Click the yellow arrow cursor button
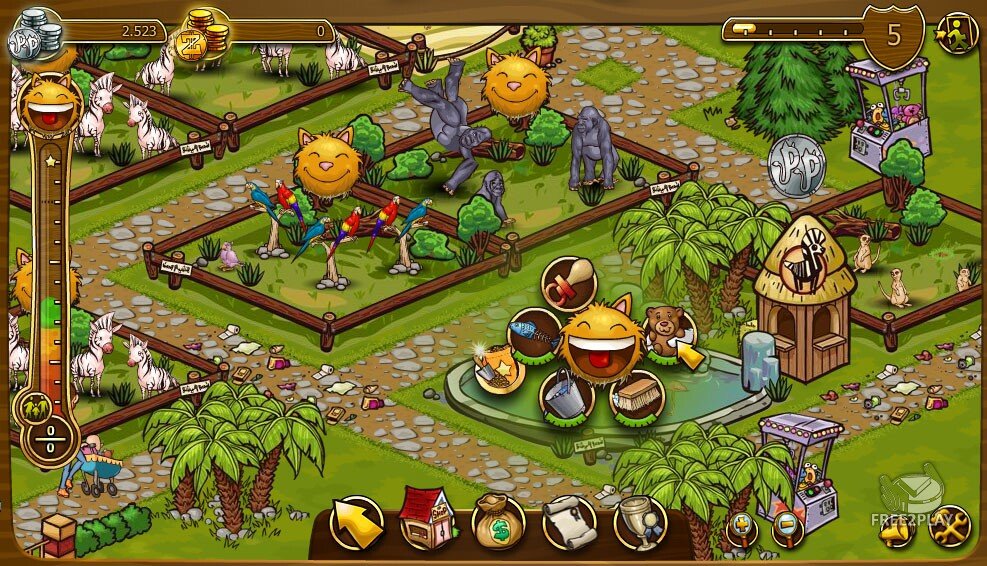Screen dimensions: 987x566 tap(357, 523)
